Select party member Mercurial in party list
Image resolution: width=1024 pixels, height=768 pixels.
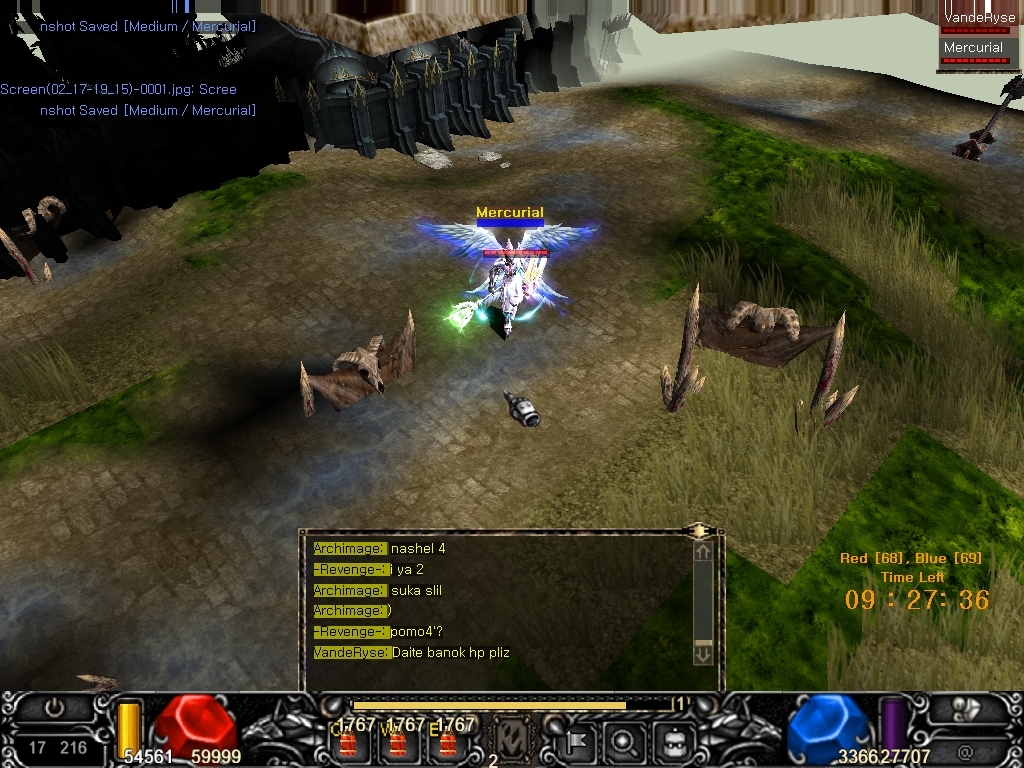point(973,48)
